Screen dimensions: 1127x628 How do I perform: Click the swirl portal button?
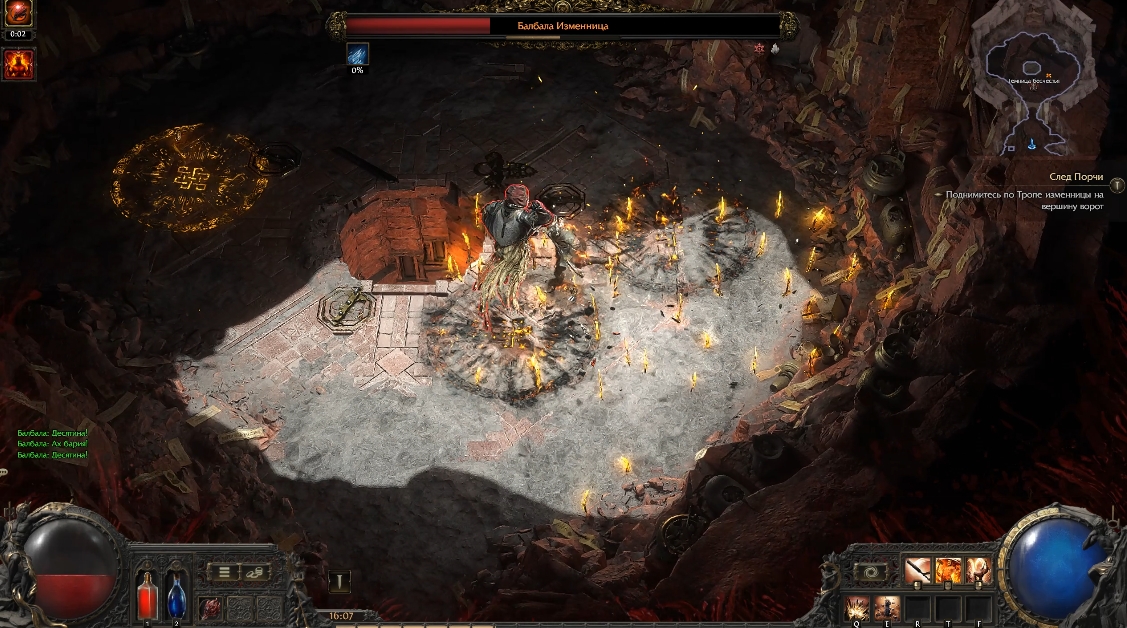pyautogui.click(x=869, y=572)
